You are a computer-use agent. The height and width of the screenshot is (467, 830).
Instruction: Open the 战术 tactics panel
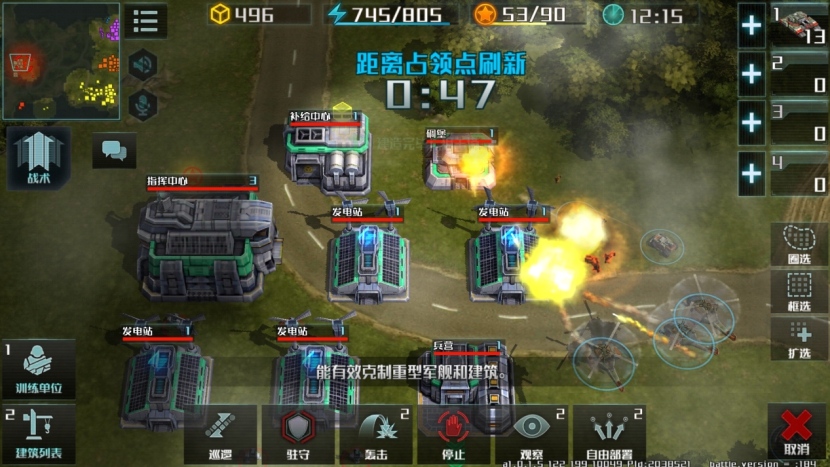pyautogui.click(x=38, y=157)
